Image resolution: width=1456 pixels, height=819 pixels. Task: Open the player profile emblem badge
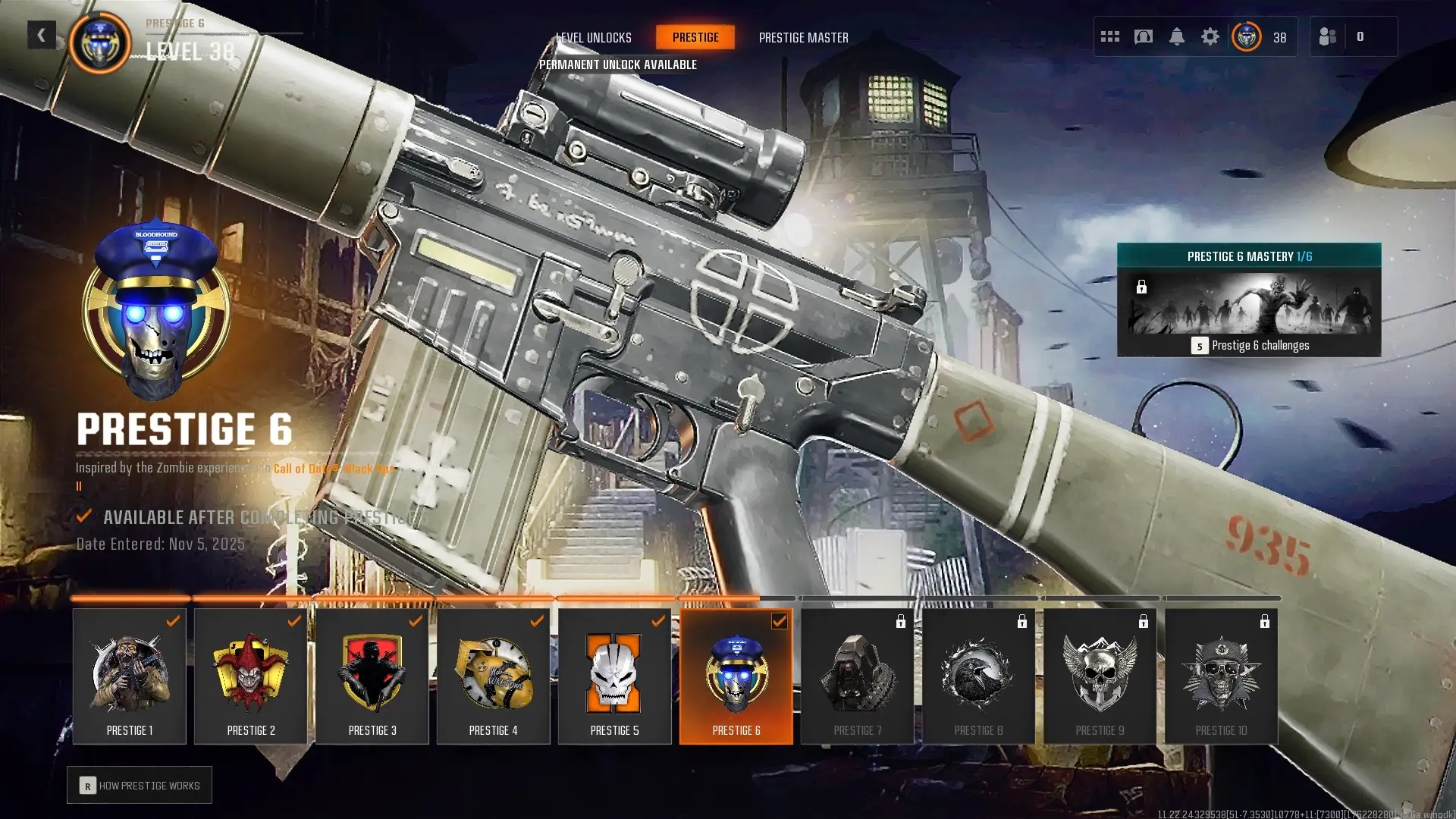[x=1247, y=36]
